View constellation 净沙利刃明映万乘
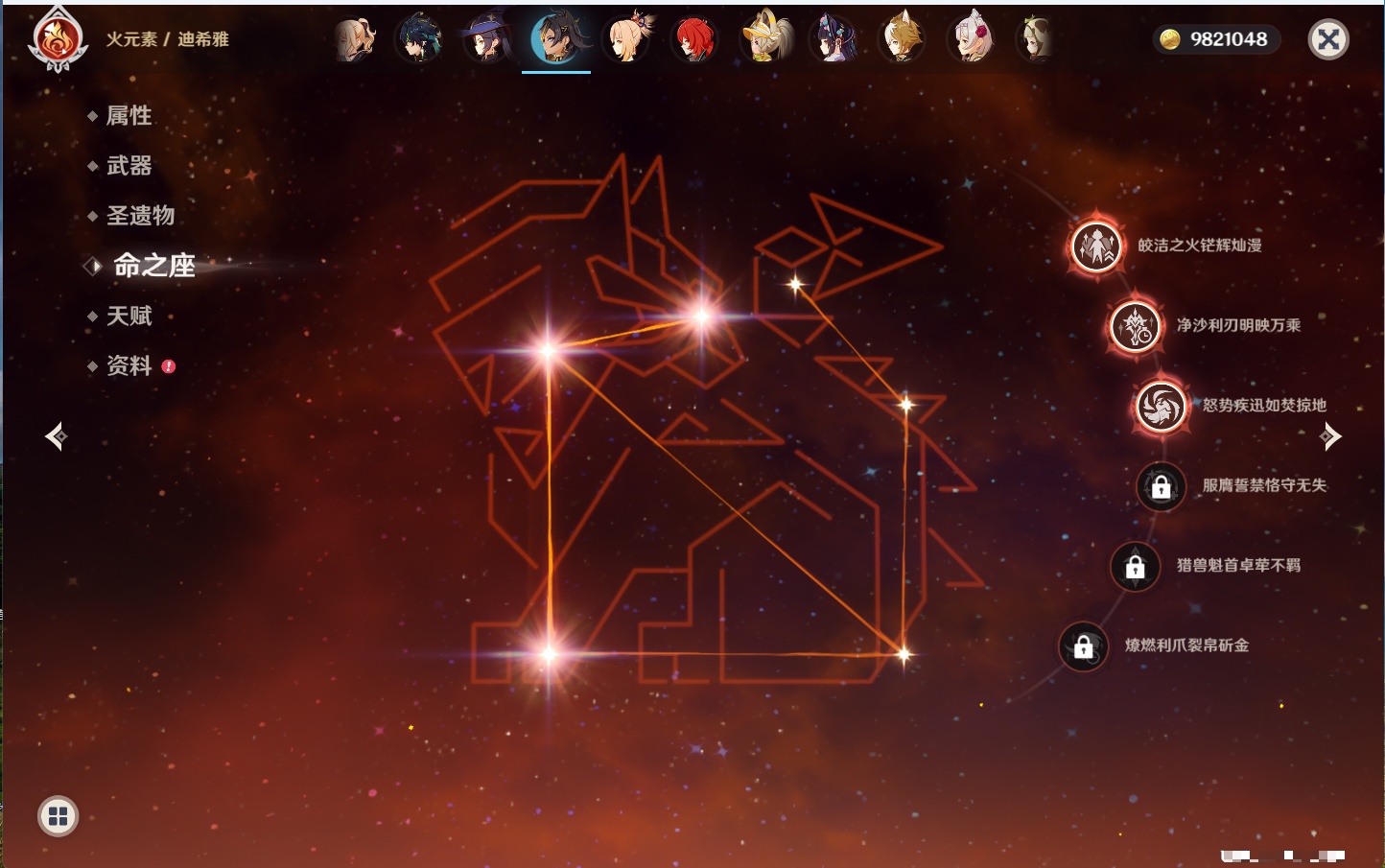 pos(1136,326)
